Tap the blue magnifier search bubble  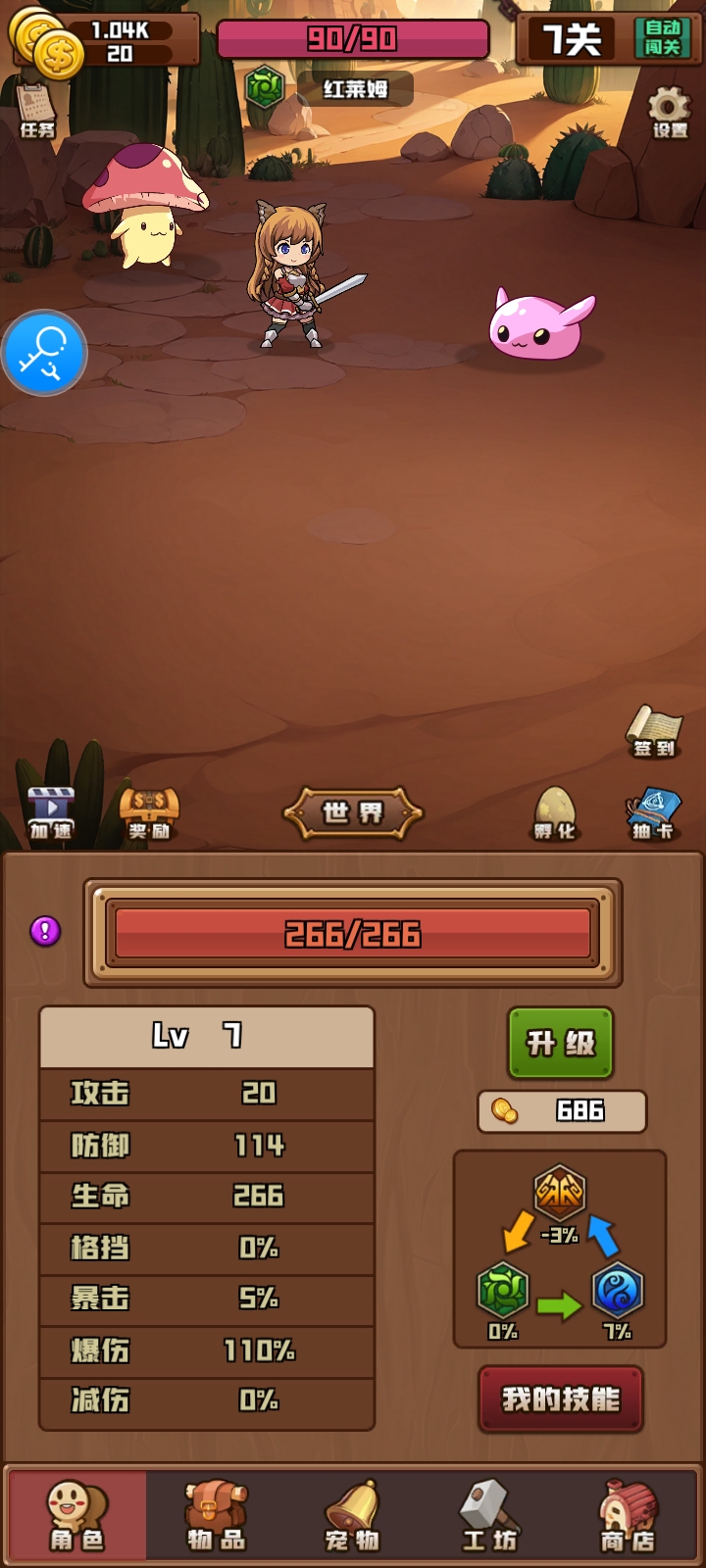tap(44, 353)
